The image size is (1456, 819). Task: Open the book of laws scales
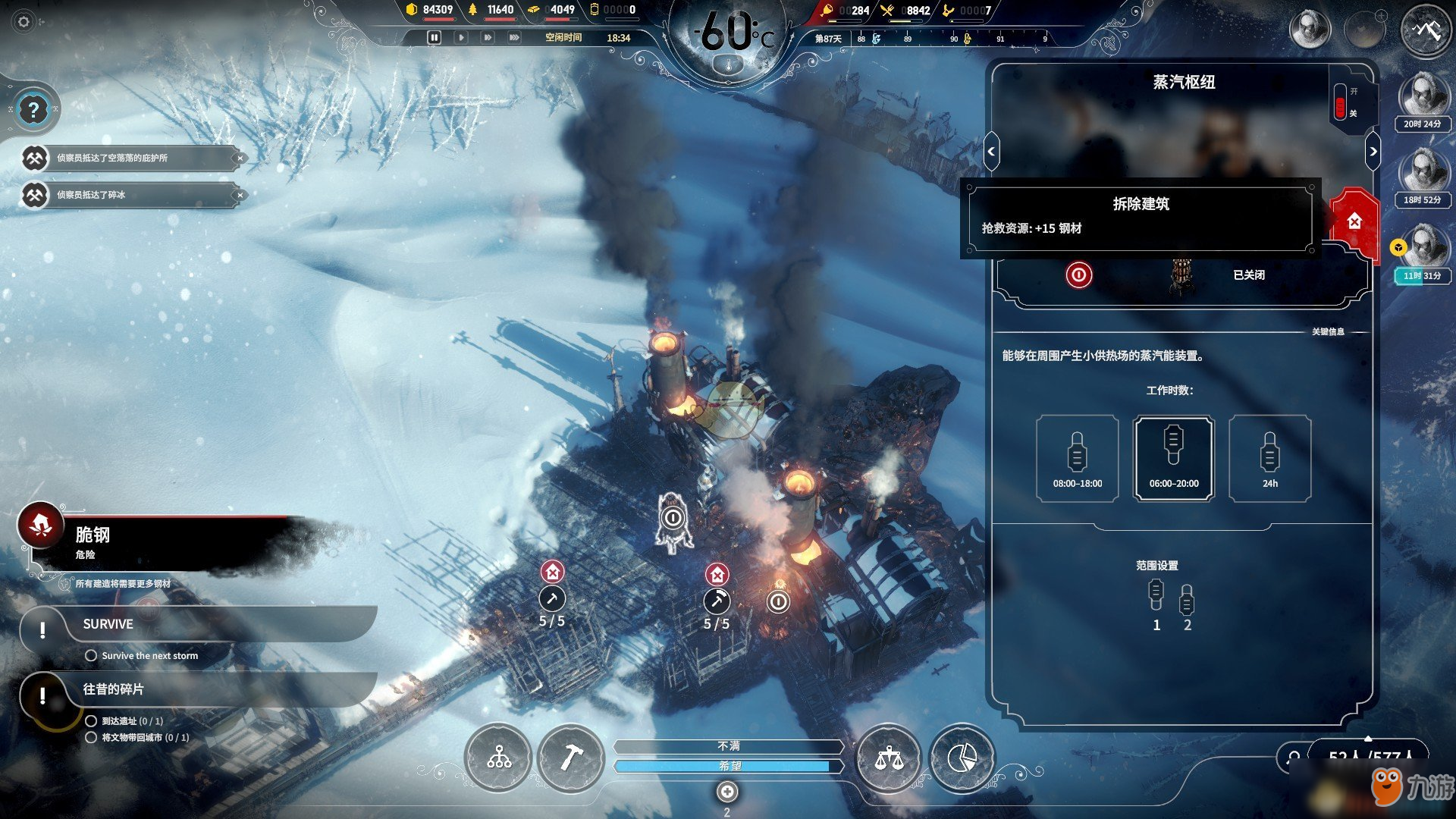pos(888,757)
